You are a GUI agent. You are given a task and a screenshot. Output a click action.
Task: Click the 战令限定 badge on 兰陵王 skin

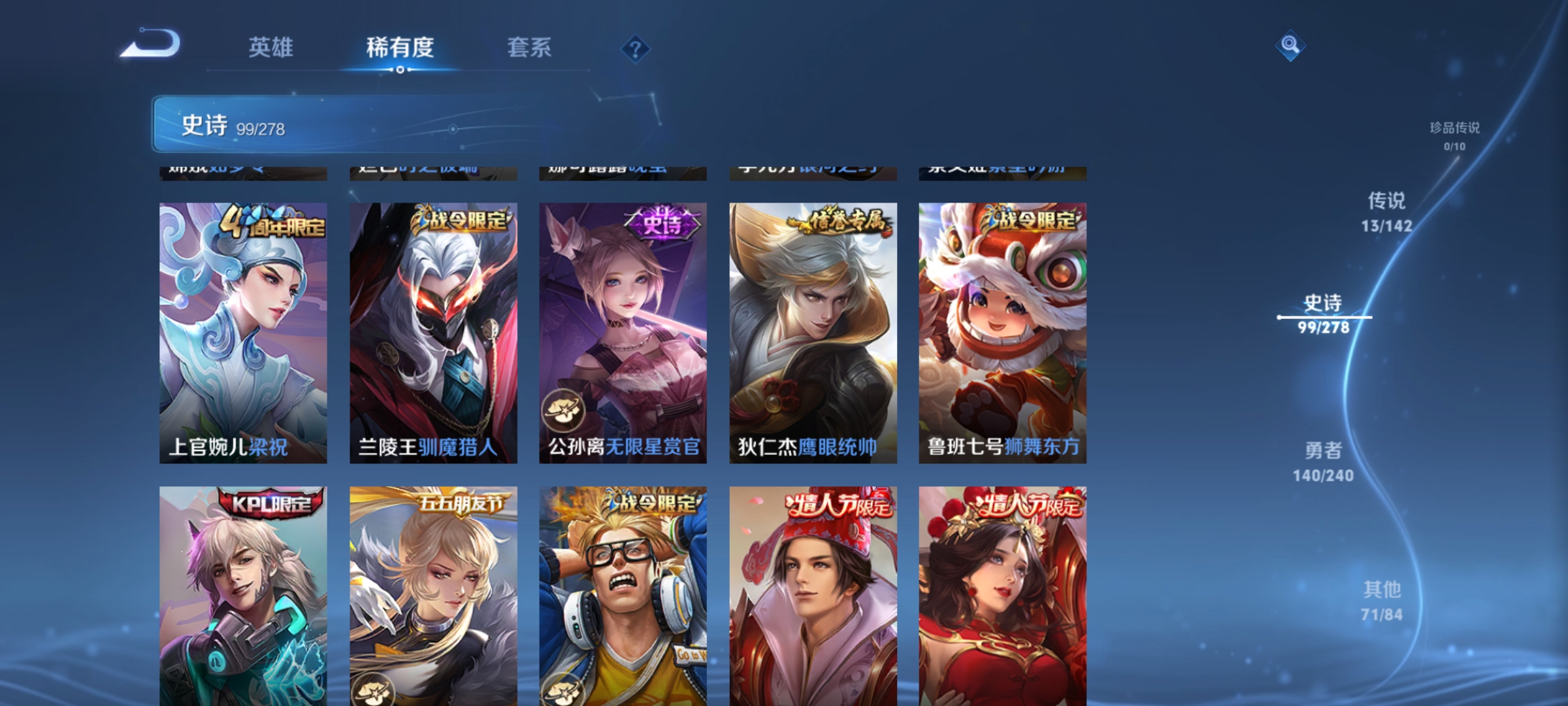point(460,222)
